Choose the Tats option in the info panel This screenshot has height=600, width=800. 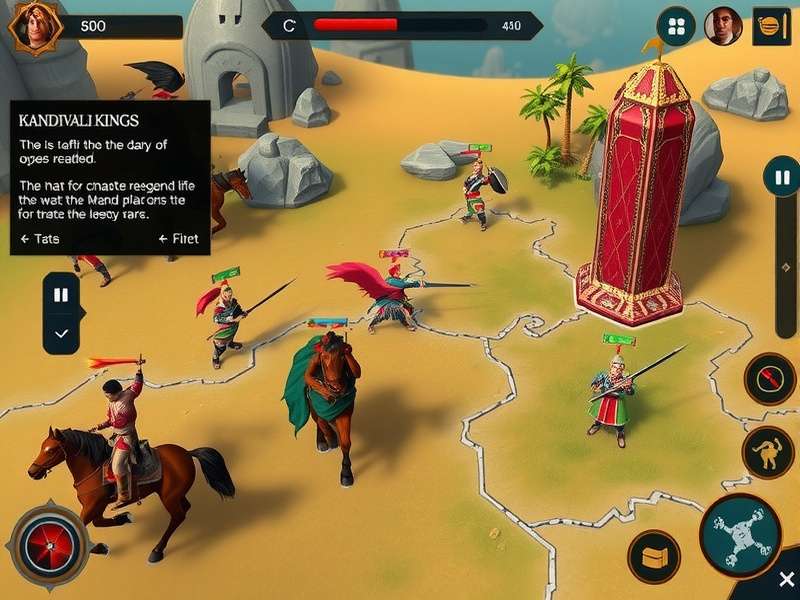pyautogui.click(x=40, y=239)
